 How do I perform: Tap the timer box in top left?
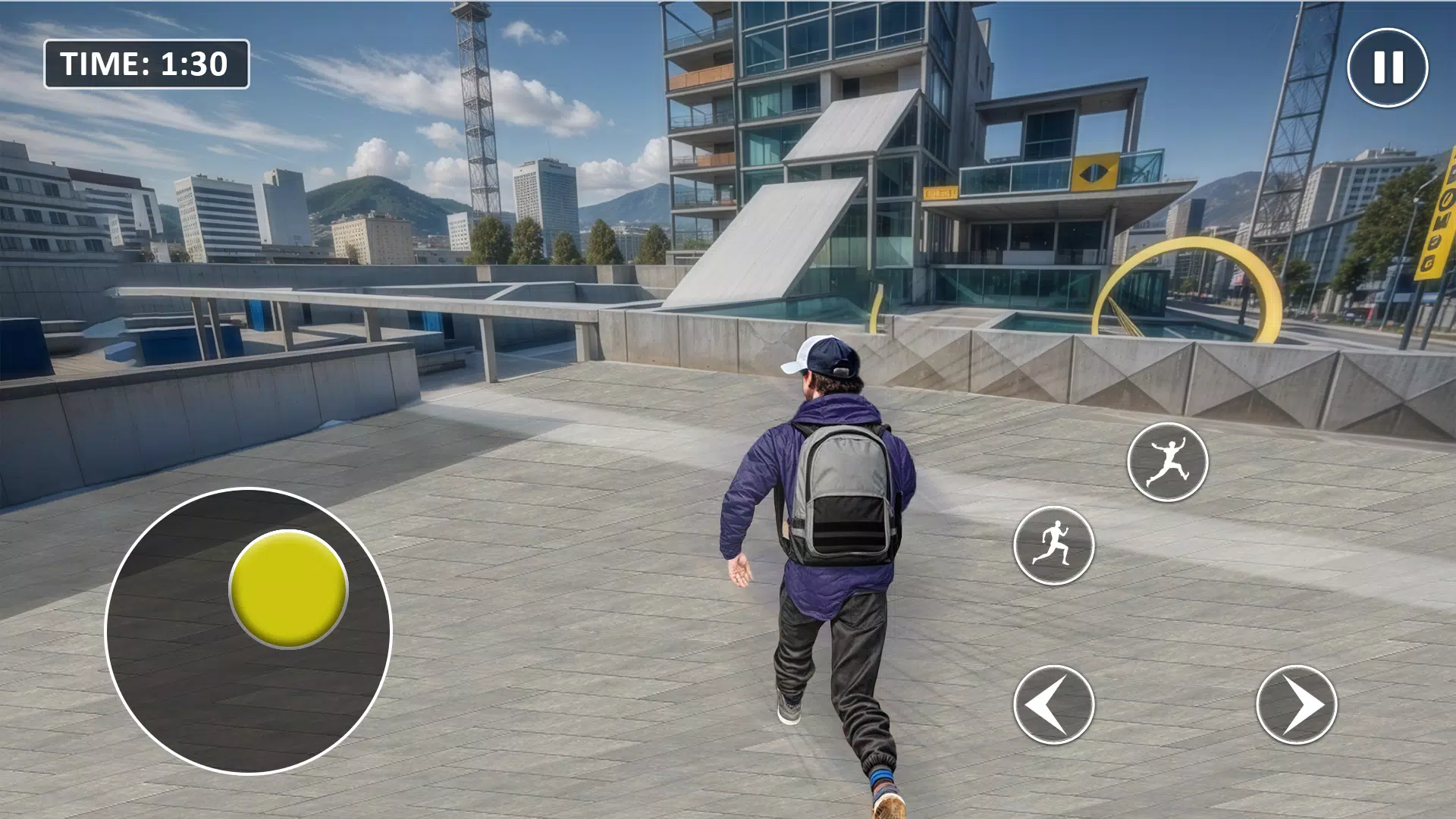tap(146, 64)
